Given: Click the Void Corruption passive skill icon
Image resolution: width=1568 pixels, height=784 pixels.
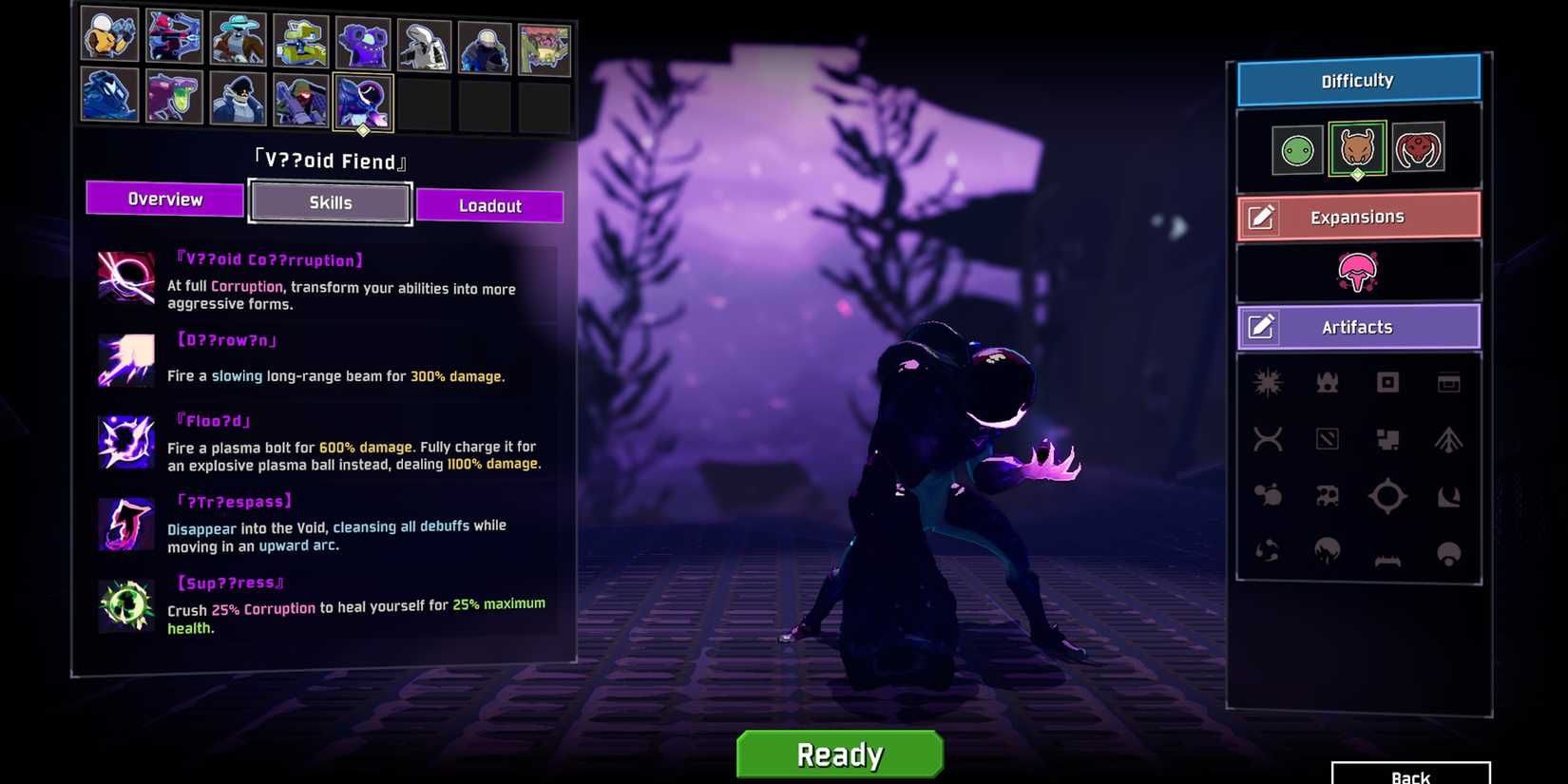Looking at the screenshot, I should pyautogui.click(x=125, y=277).
